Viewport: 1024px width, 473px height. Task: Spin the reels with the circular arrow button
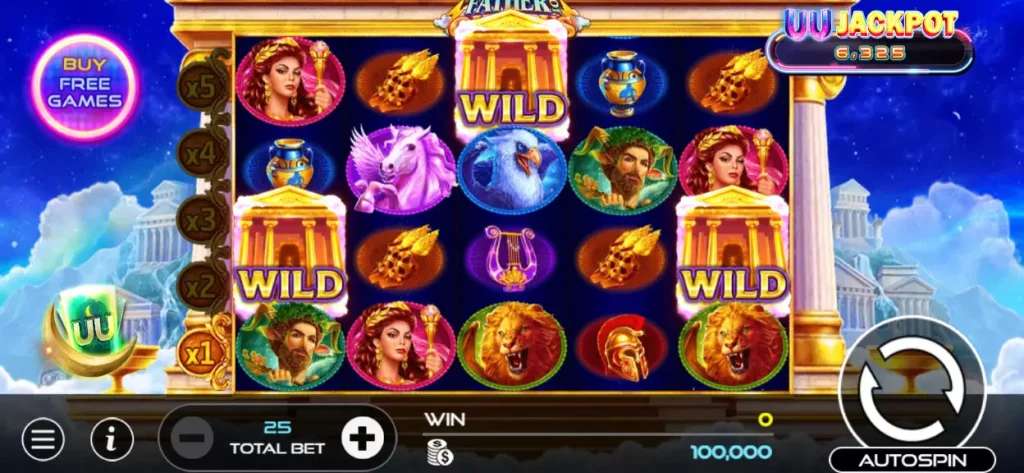tap(905, 383)
